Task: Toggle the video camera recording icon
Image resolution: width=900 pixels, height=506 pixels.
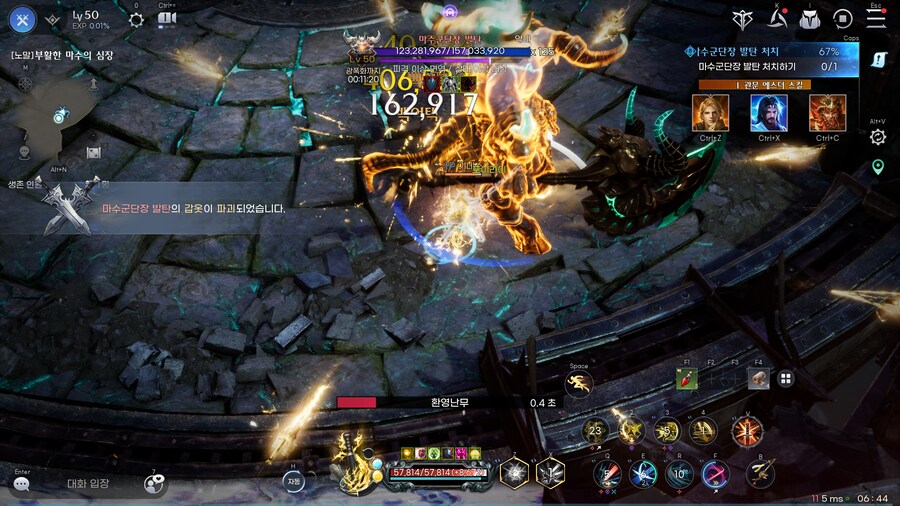Action: coord(167,19)
